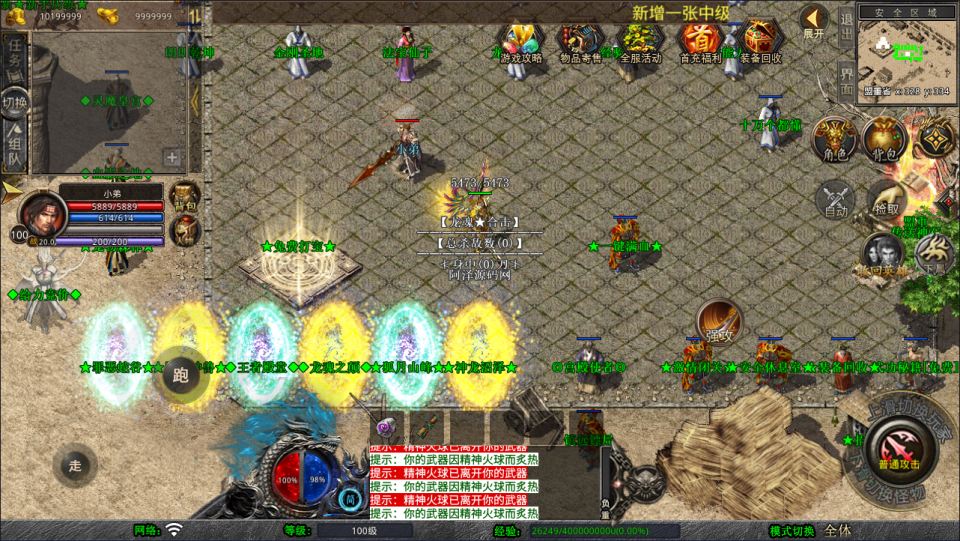Toggle the 展开 arrow button
The height and width of the screenshot is (541, 960).
(x=814, y=21)
